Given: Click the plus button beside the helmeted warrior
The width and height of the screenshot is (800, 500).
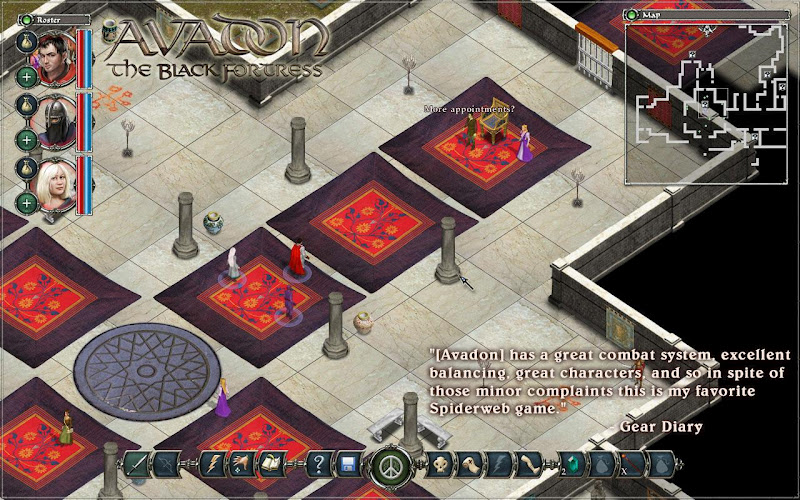Looking at the screenshot, I should point(26,139).
